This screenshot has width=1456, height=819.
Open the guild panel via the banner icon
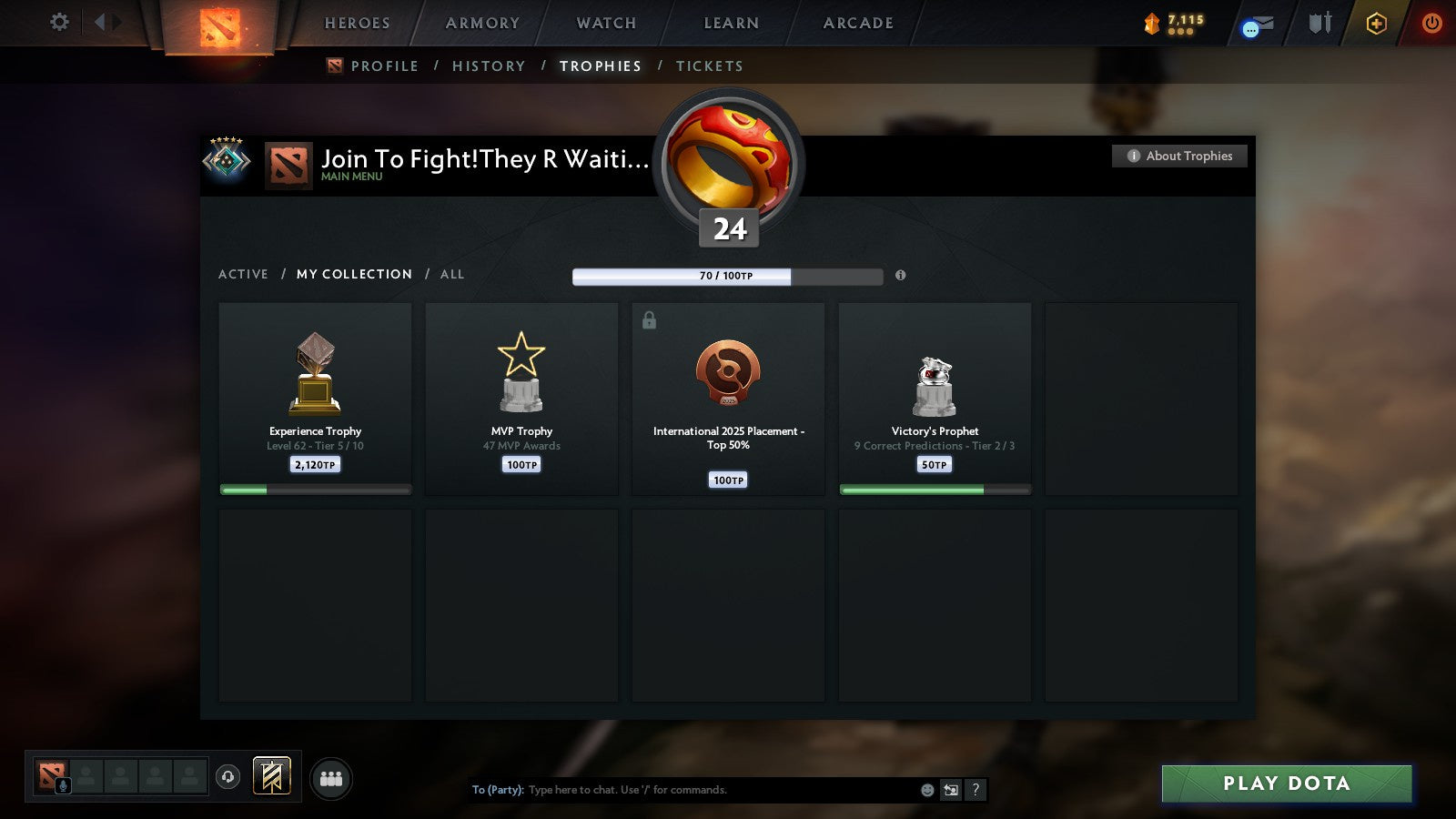(270, 774)
